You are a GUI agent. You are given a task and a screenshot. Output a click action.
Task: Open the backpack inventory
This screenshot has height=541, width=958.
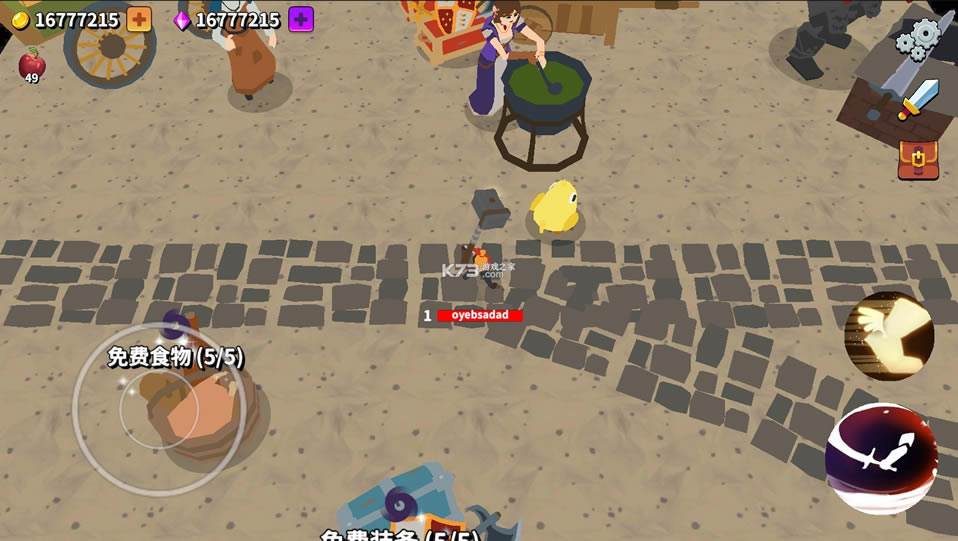[x=918, y=160]
